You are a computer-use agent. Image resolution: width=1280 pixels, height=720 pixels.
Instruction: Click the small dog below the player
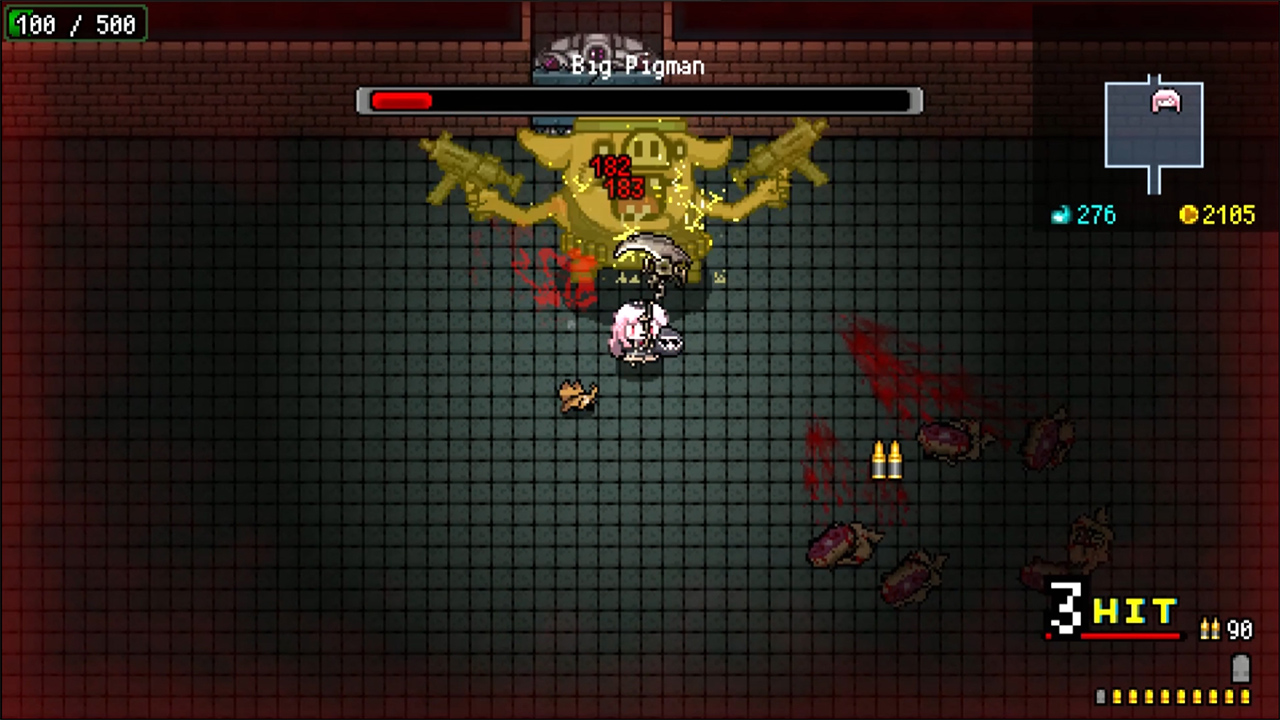(x=575, y=395)
